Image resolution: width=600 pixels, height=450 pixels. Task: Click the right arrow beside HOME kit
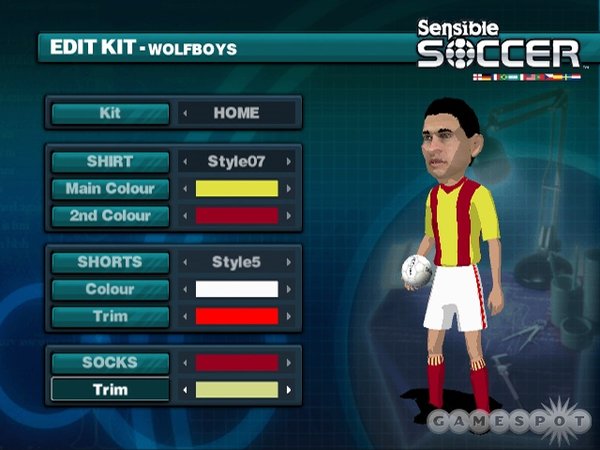pyautogui.click(x=289, y=113)
